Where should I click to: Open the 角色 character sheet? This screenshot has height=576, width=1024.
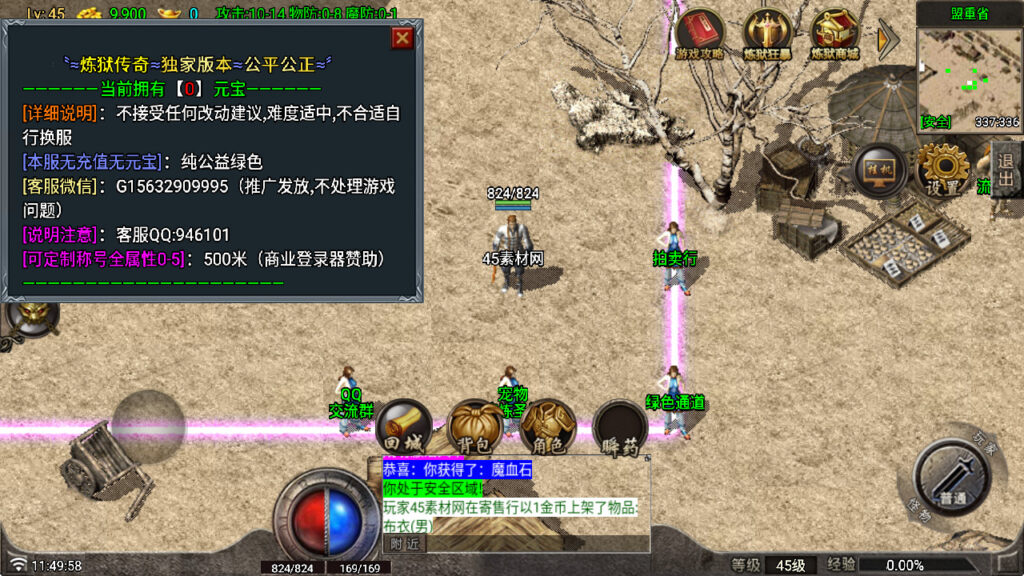coord(546,428)
